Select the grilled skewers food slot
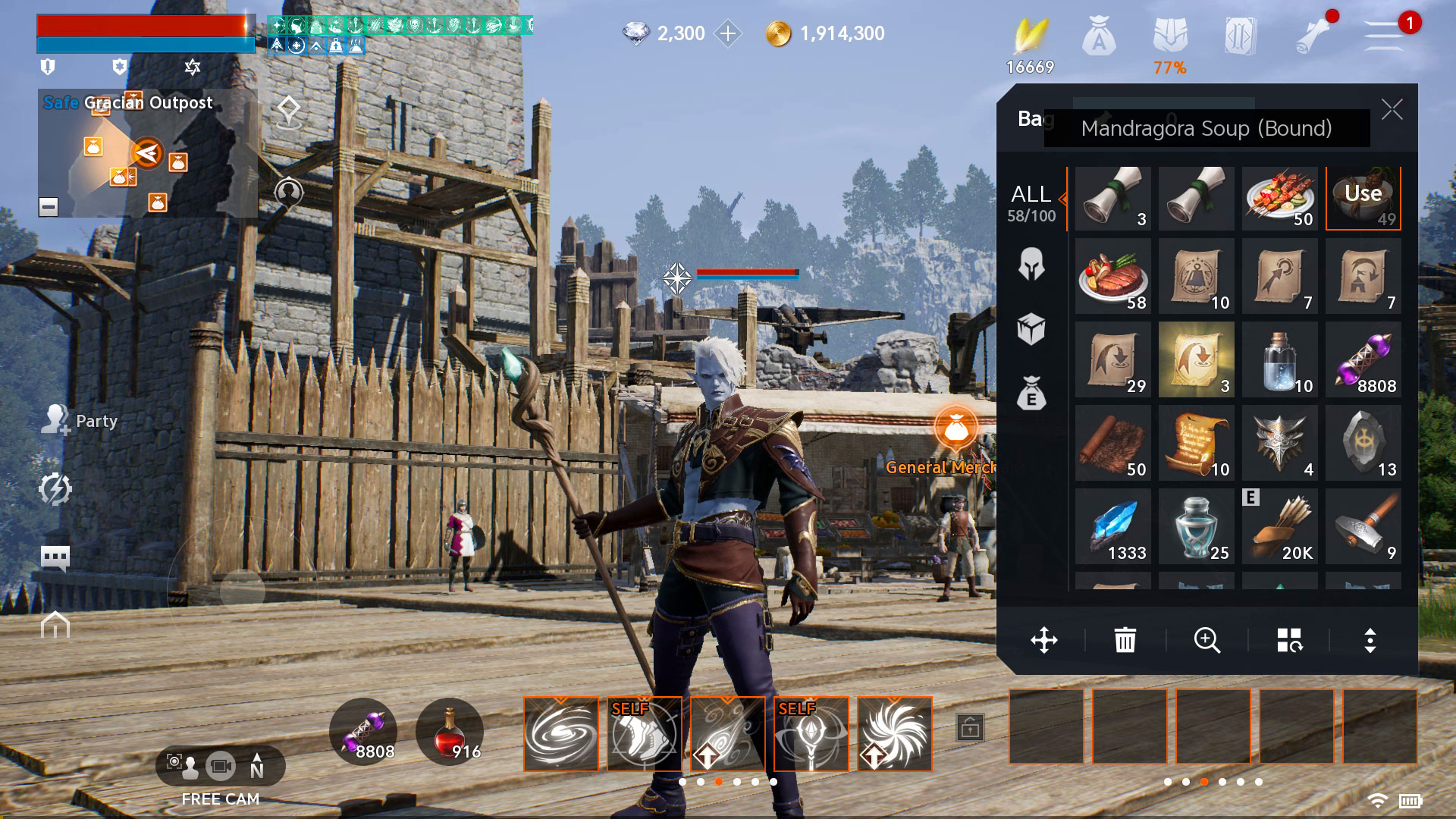Screen dimensions: 1456x819 [x=1279, y=198]
